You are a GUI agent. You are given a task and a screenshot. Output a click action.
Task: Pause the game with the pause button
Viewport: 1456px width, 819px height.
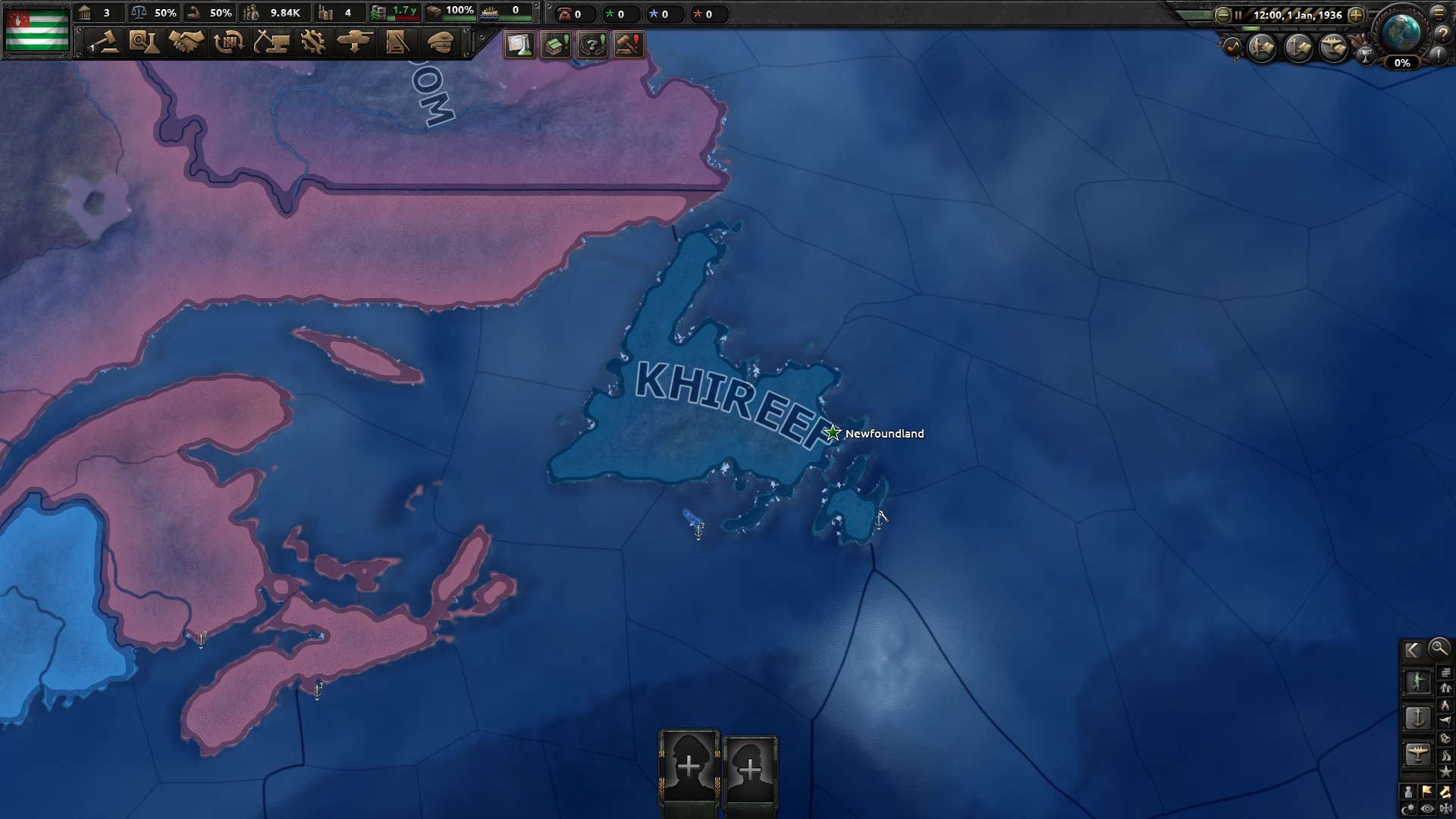pyautogui.click(x=1238, y=15)
